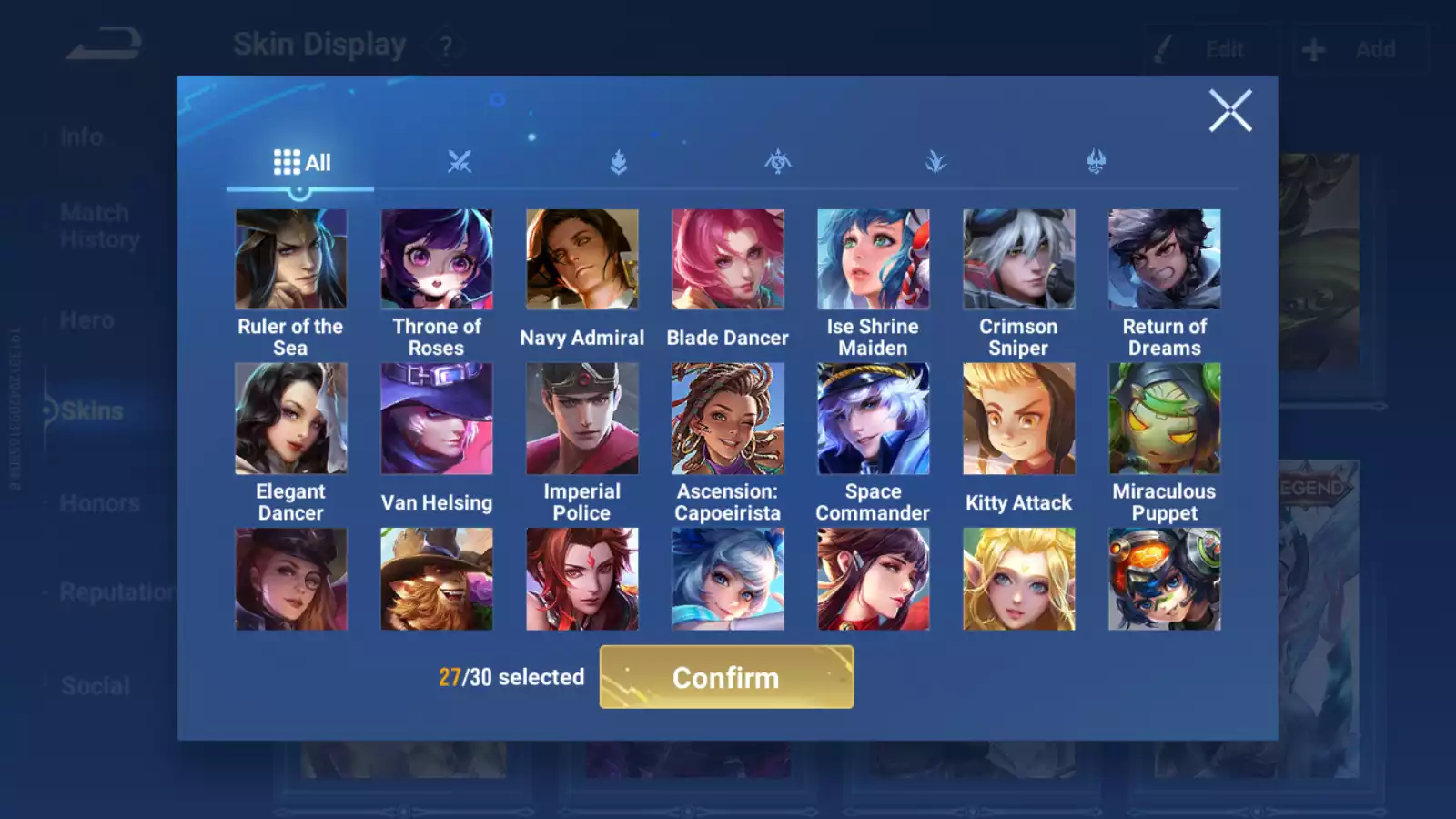Choose the Throne of Roses skin
1456x819 pixels.
(x=436, y=260)
